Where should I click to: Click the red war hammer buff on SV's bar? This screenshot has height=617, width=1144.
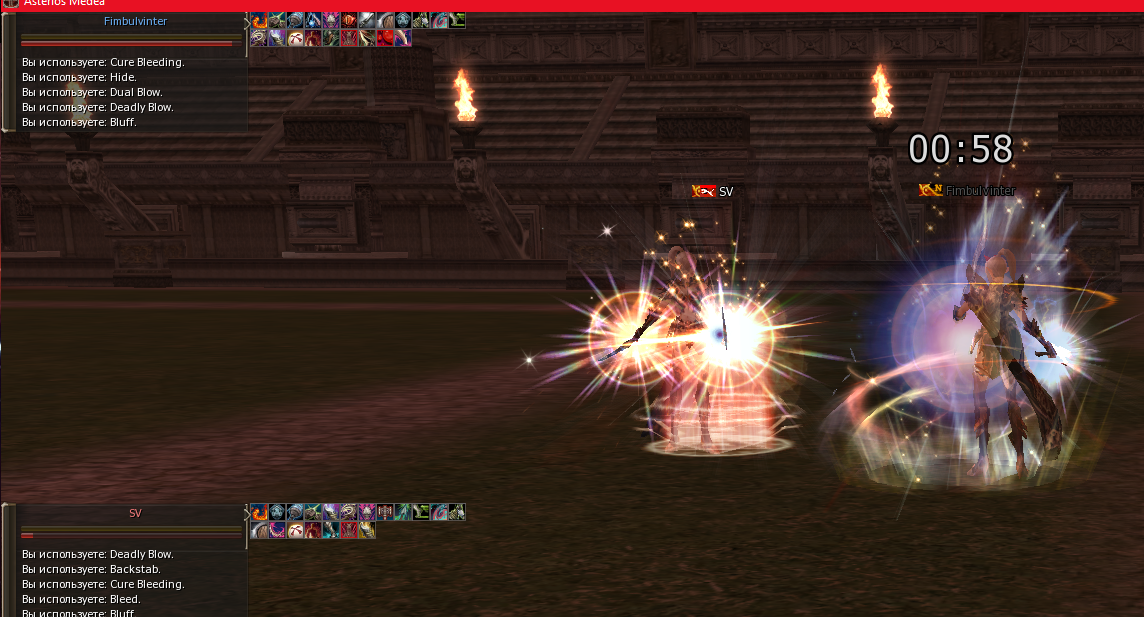pyautogui.click(x=385, y=512)
